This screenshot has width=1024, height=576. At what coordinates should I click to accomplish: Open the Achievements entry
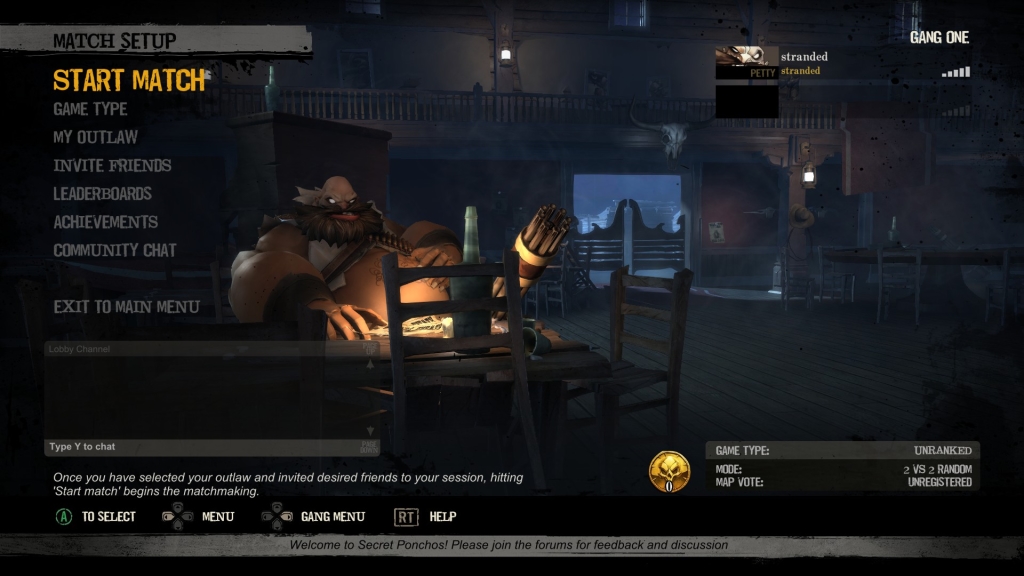[105, 222]
